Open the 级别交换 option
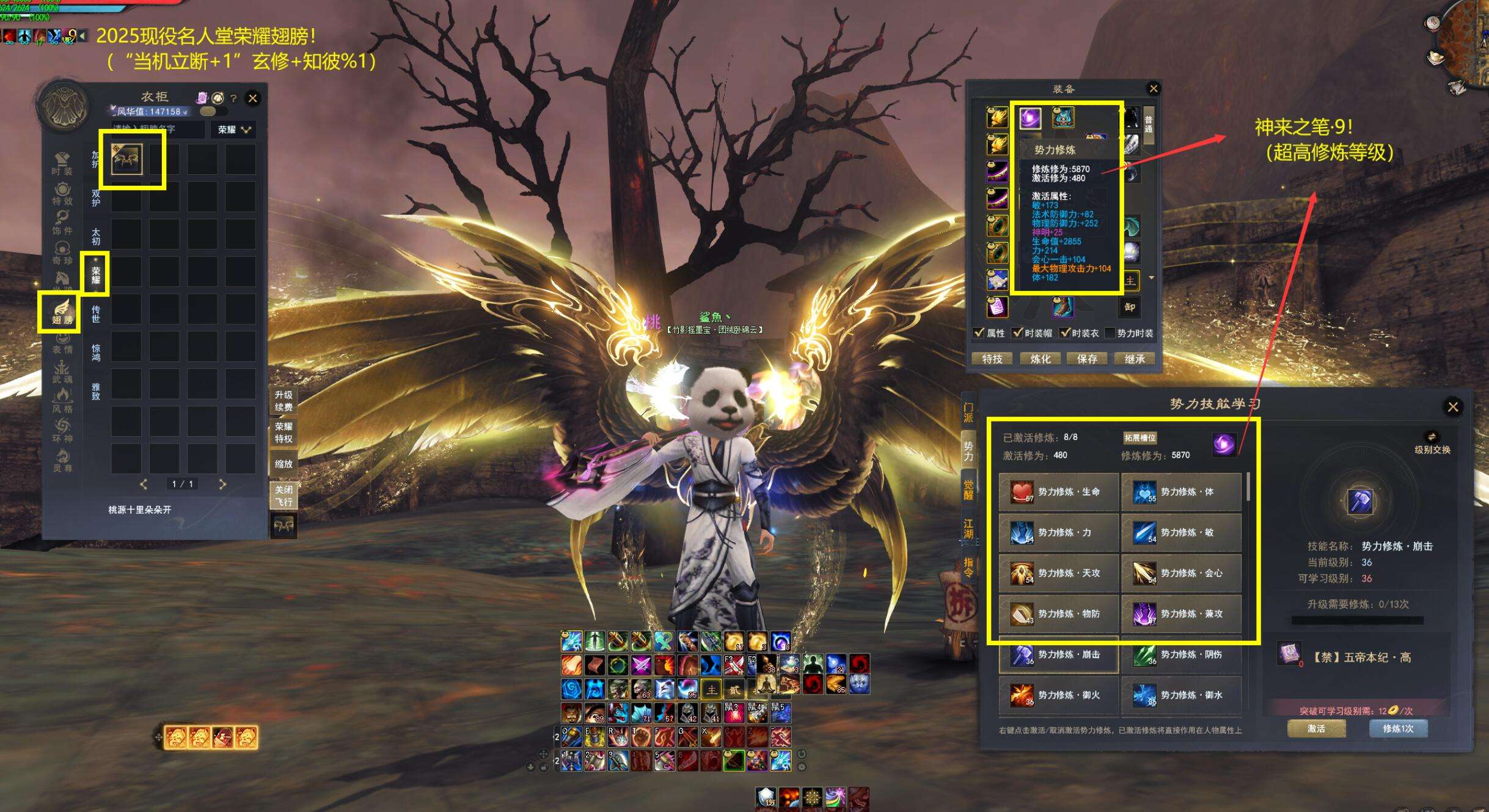The width and height of the screenshot is (1489, 812). (x=1432, y=443)
